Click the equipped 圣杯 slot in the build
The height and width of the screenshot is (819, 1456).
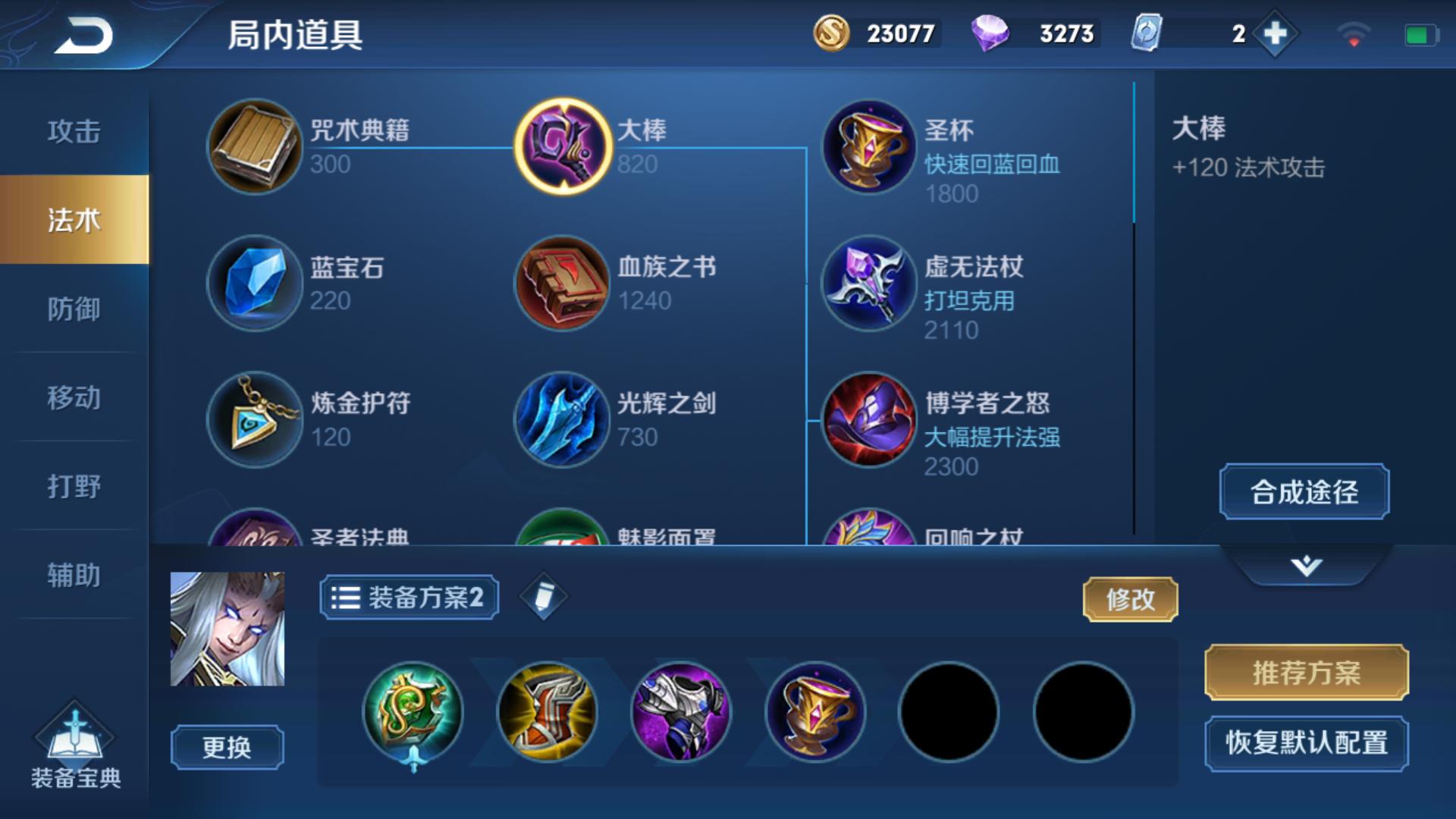pos(814,711)
